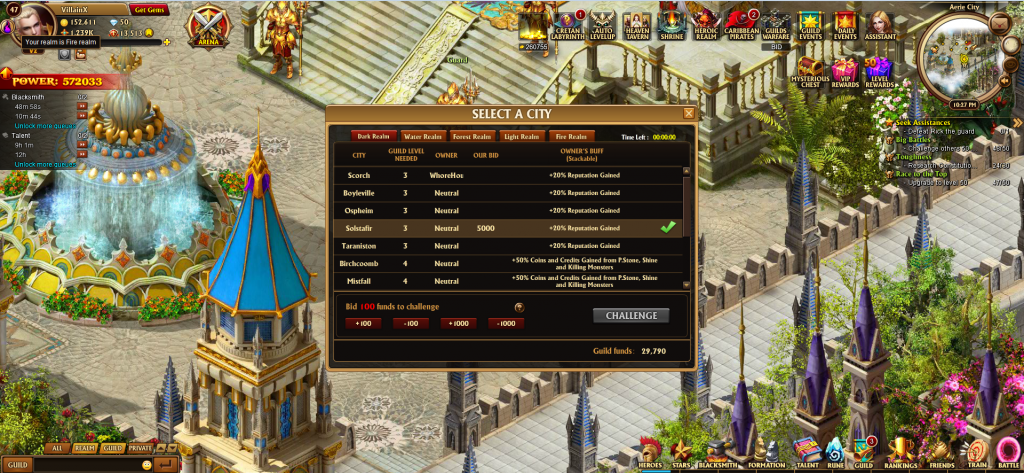This screenshot has height=473, width=1024.
Task: Switch to the Dark Realm tab
Action: [373, 137]
